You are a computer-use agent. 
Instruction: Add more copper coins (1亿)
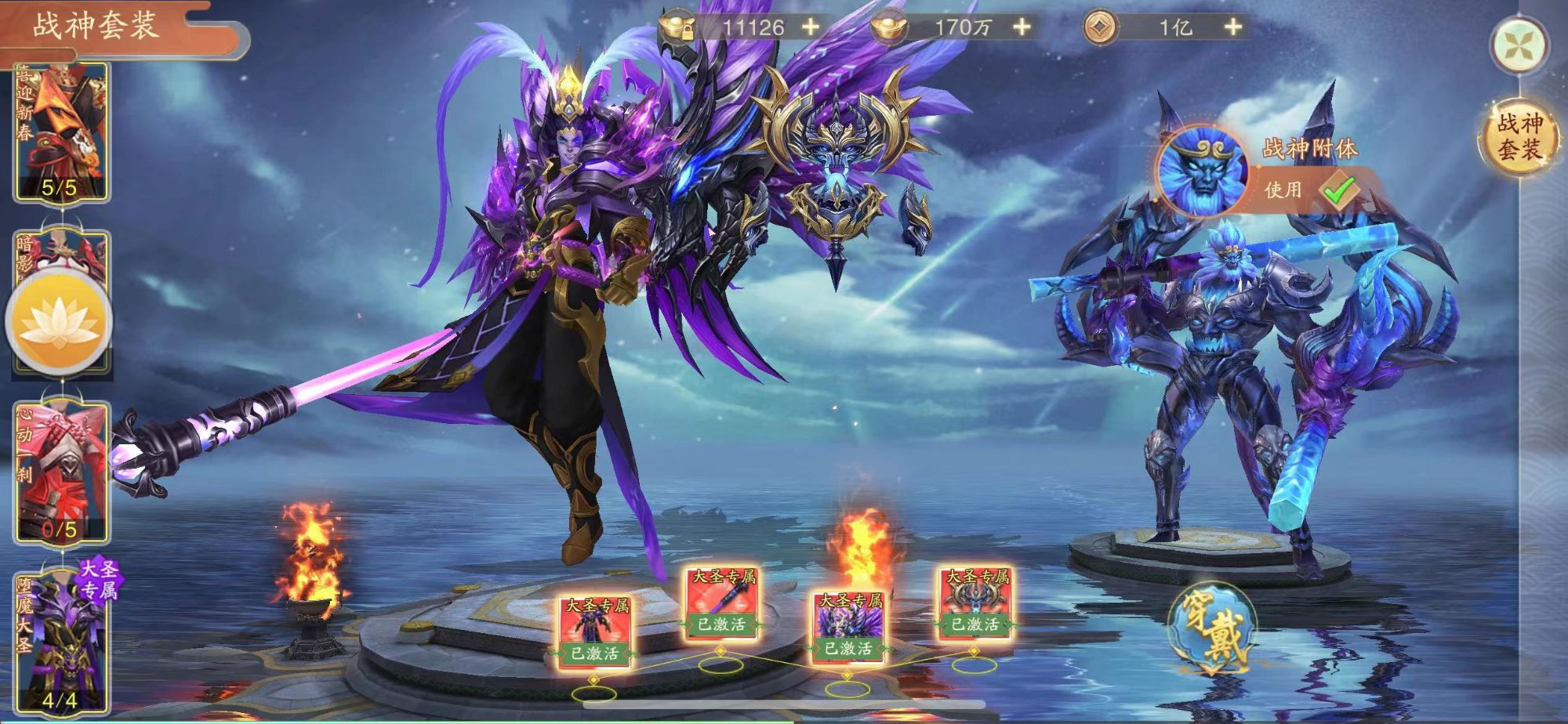1233,27
